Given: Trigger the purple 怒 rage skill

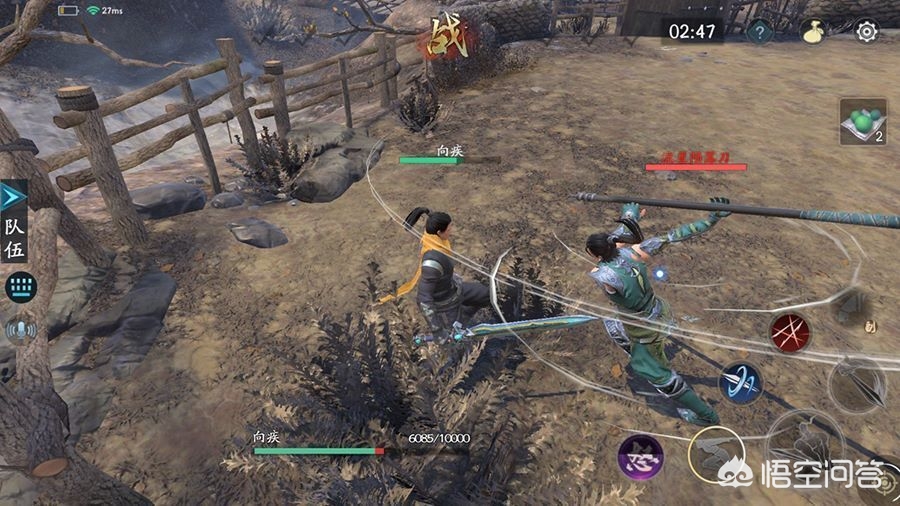Looking at the screenshot, I should point(640,457).
